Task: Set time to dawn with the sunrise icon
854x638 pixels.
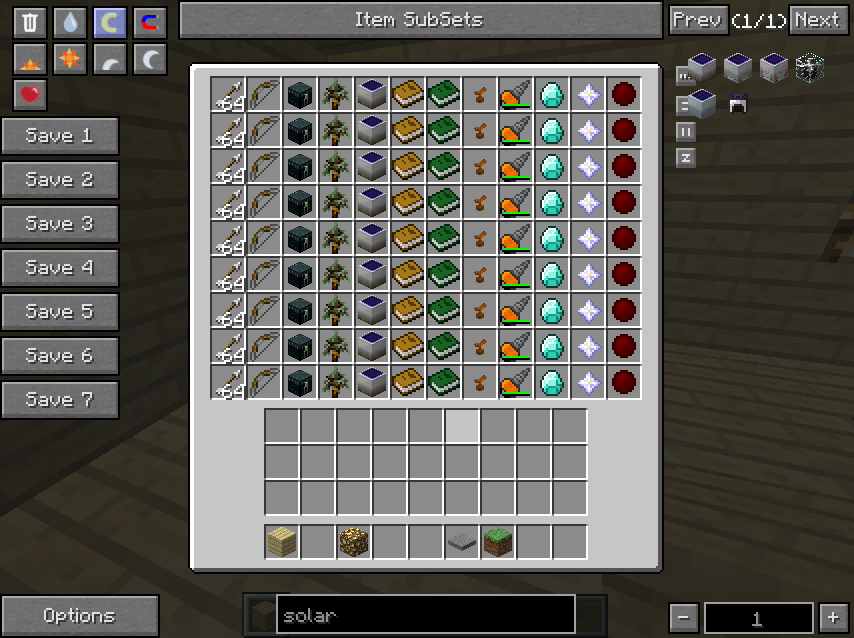Action: (x=30, y=58)
